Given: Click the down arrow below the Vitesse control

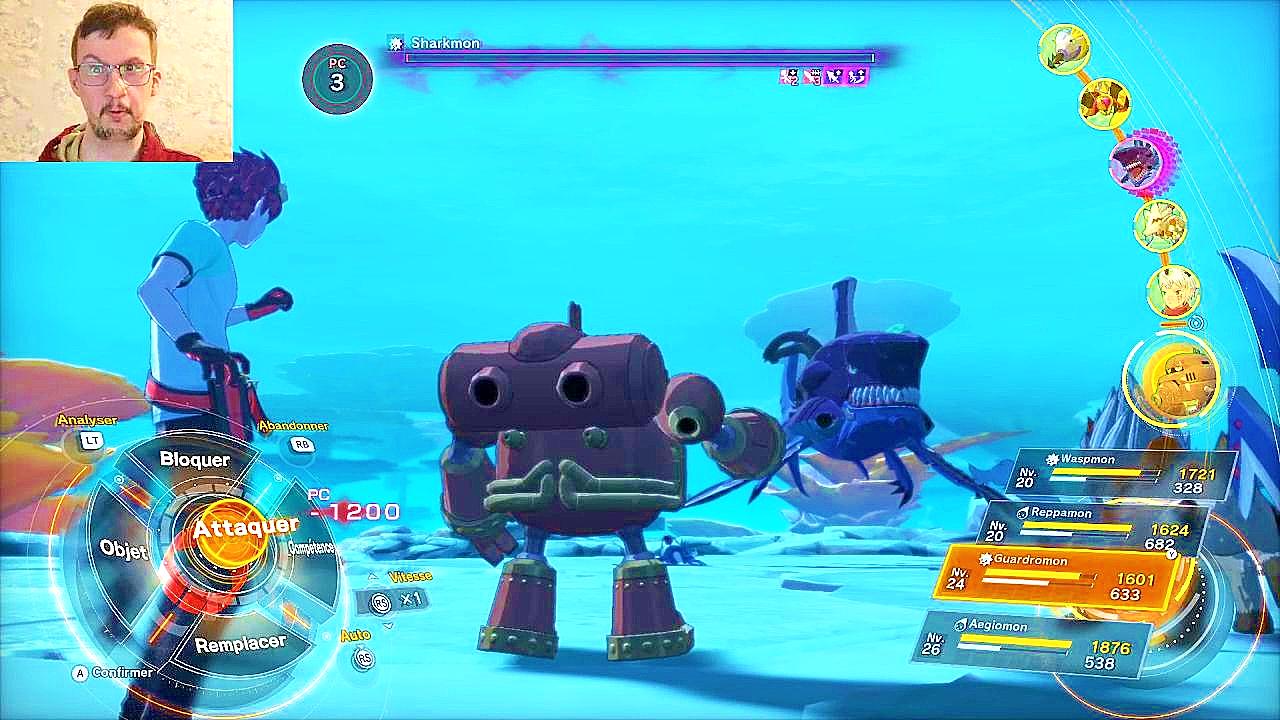Looking at the screenshot, I should [x=388, y=624].
